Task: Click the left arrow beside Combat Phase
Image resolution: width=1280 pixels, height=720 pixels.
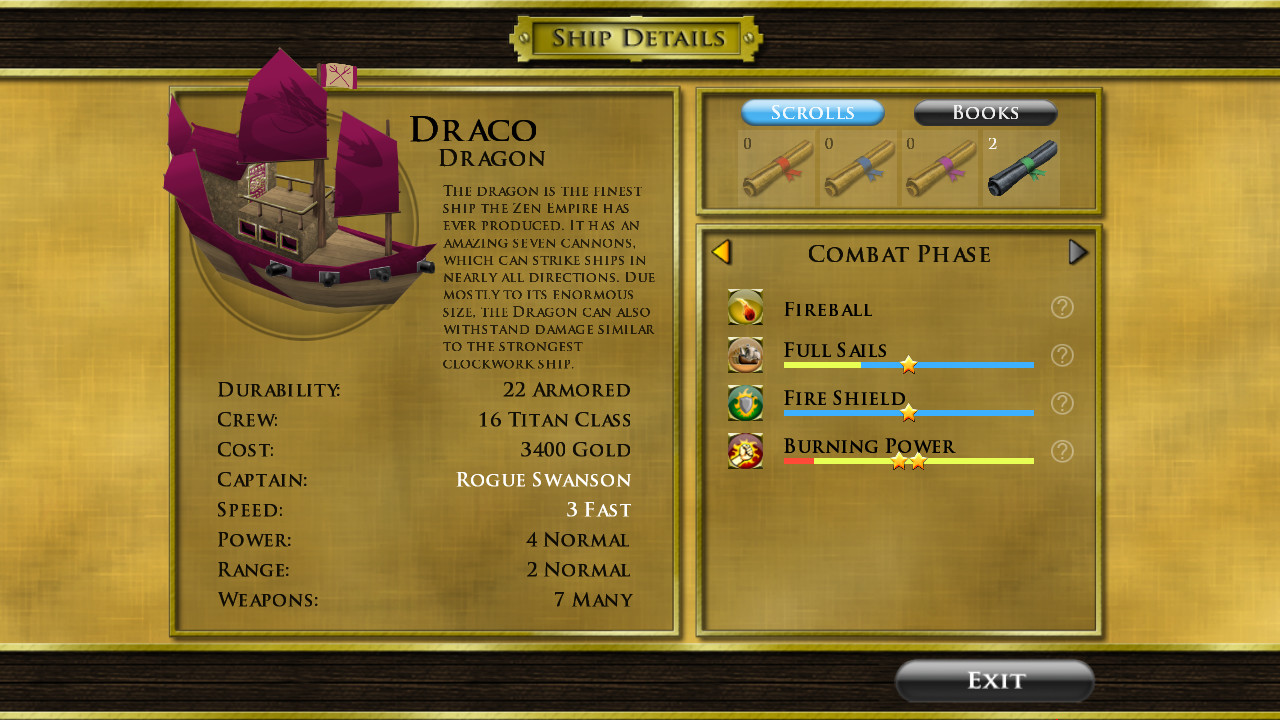Action: (x=721, y=252)
